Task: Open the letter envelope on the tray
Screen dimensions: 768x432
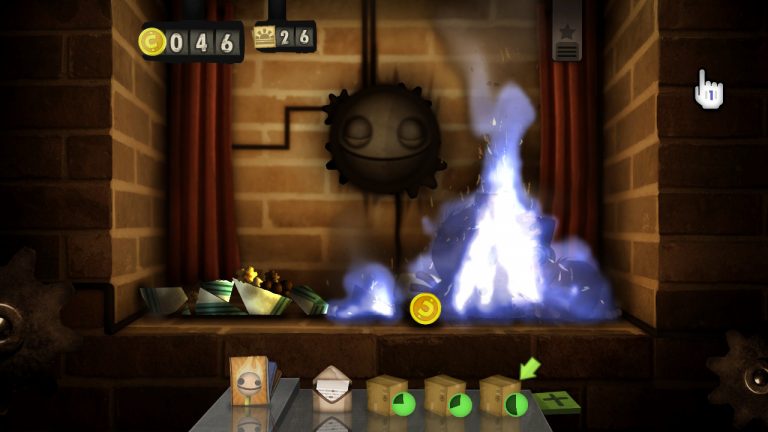Action: tap(331, 391)
